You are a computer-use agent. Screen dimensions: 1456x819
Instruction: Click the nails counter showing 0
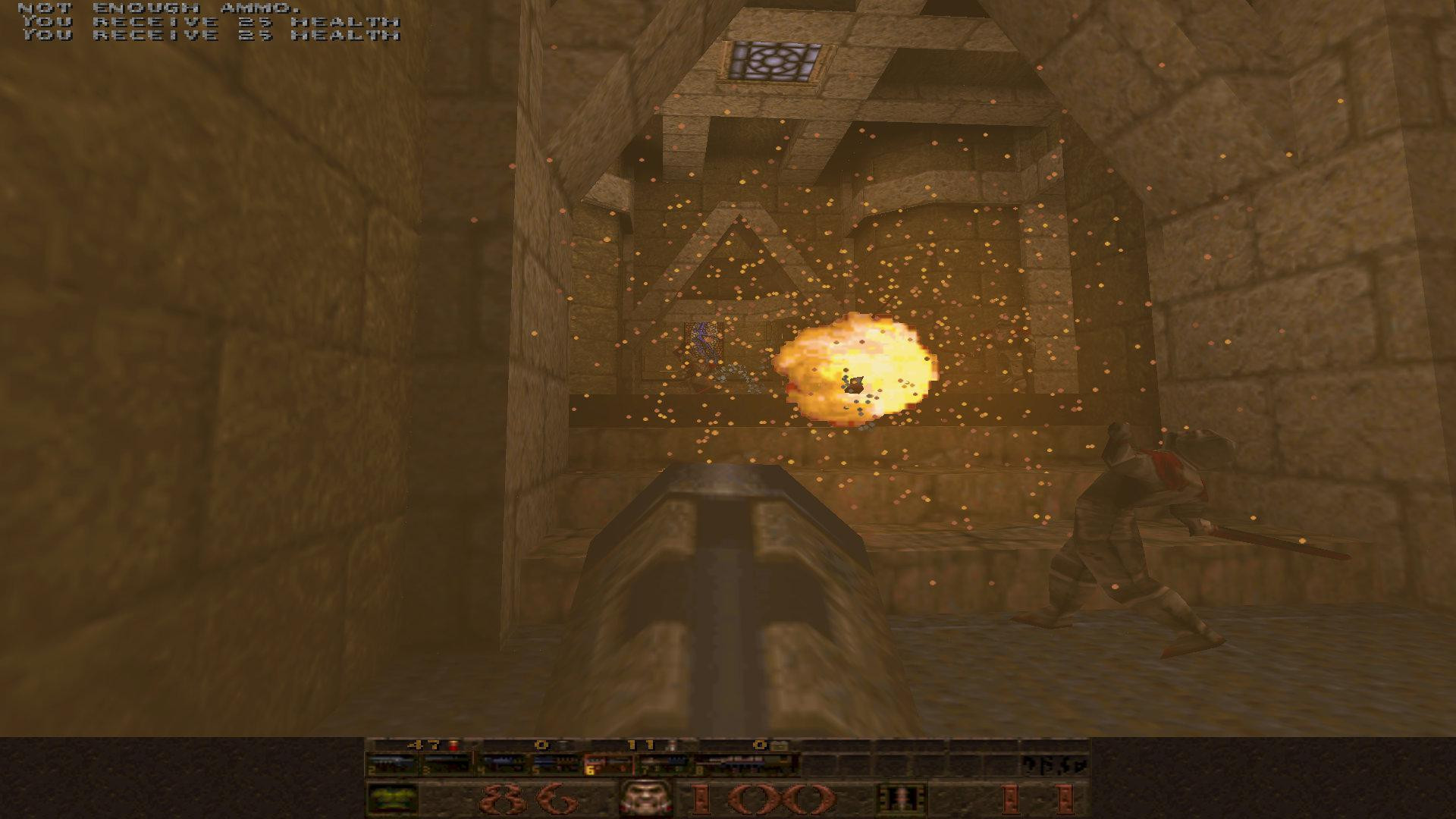coord(540,745)
